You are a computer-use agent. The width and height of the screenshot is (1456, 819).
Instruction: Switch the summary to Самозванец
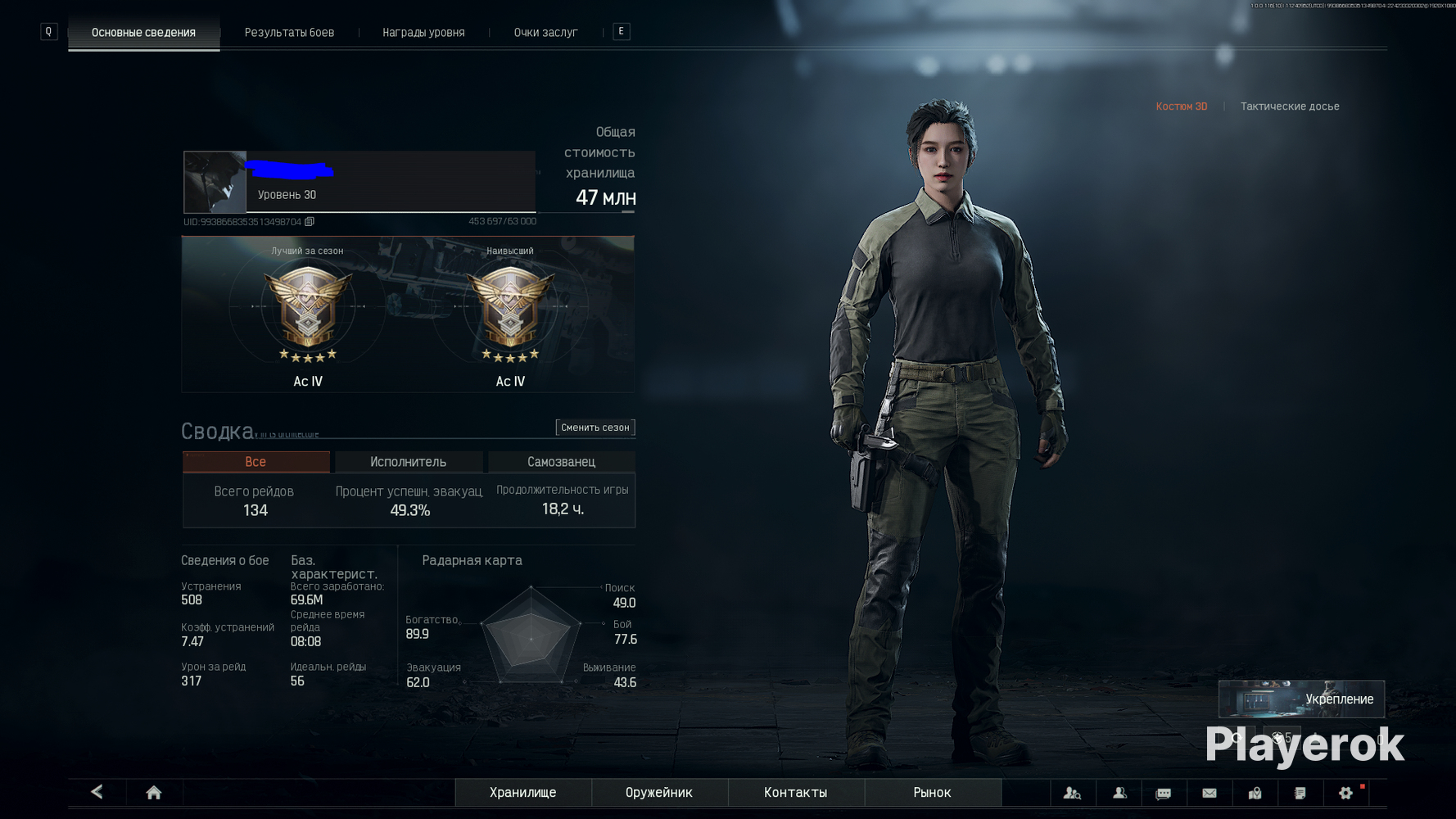click(x=561, y=462)
